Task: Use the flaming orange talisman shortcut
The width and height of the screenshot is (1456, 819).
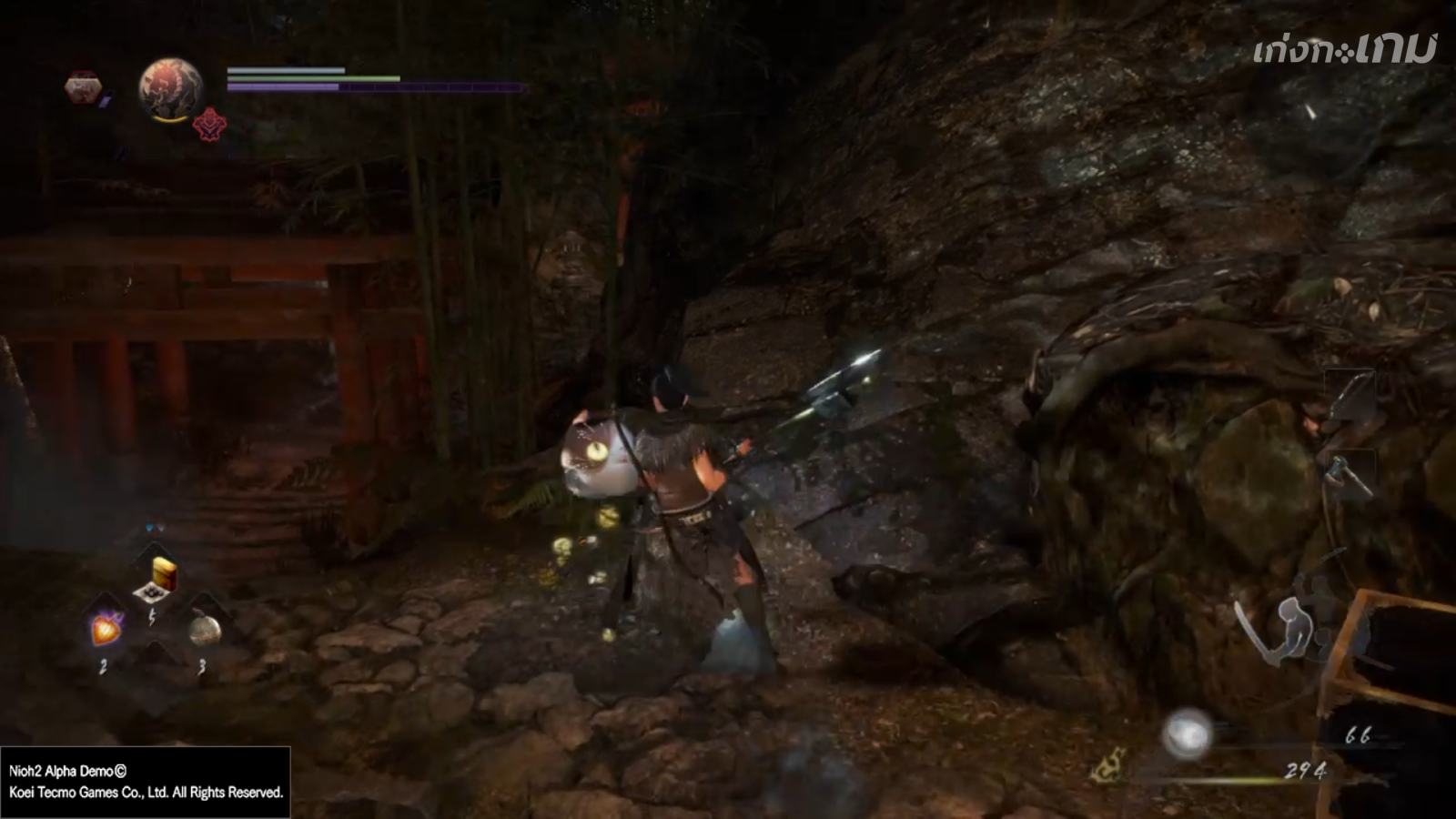Action: click(106, 628)
